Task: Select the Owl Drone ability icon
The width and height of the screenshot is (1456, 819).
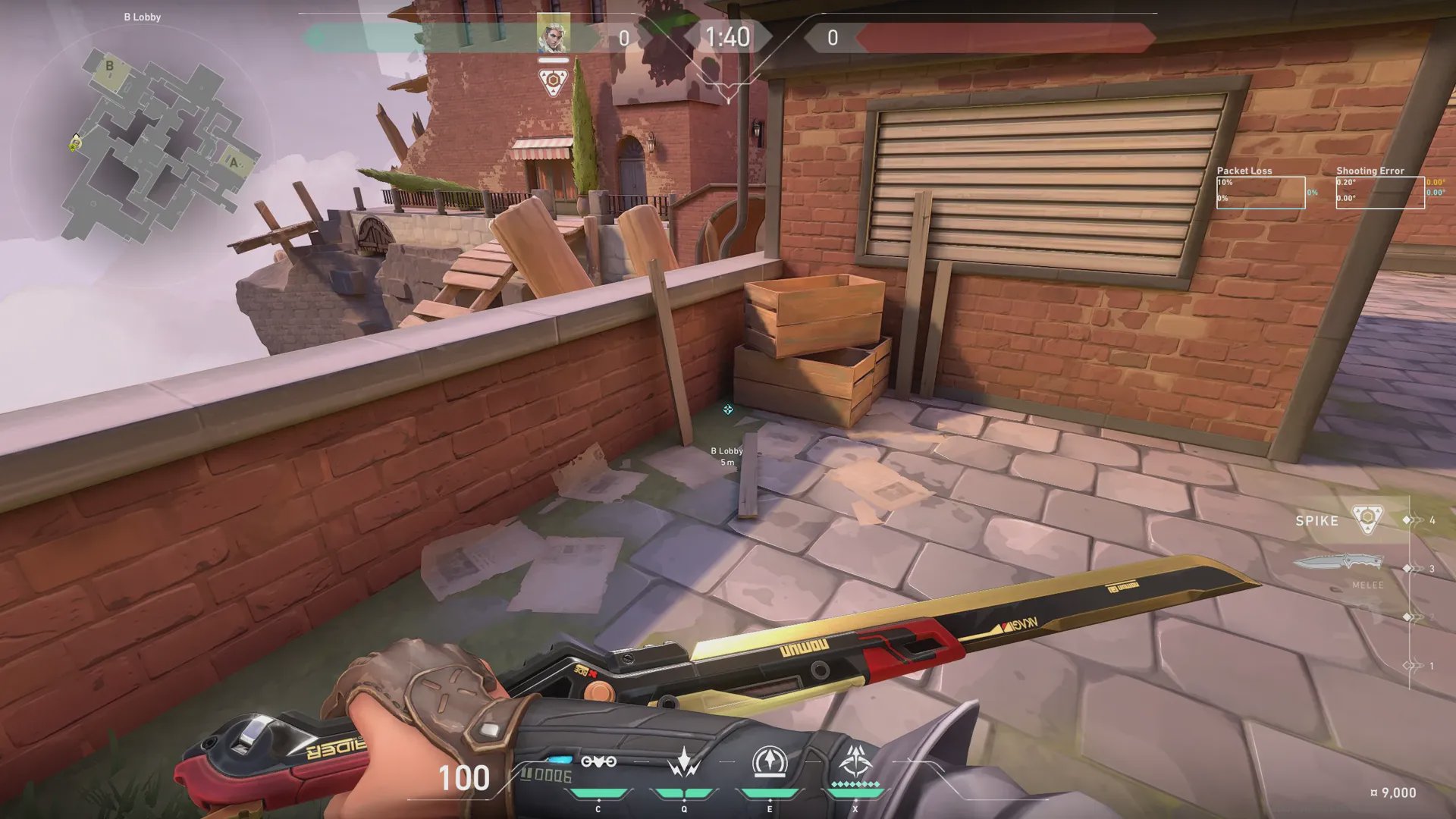Action: (x=598, y=762)
